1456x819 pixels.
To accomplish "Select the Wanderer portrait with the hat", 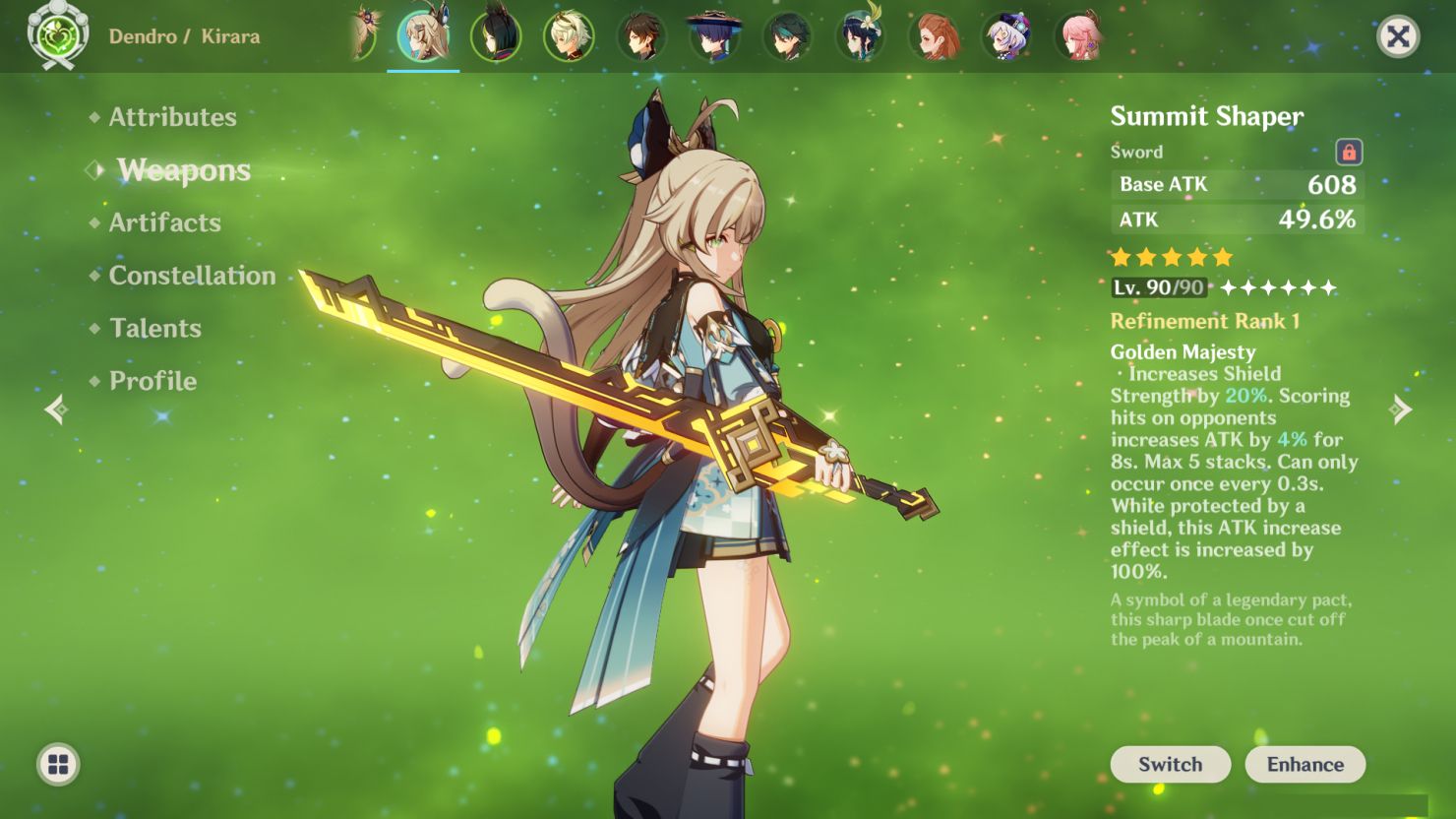I will point(715,36).
